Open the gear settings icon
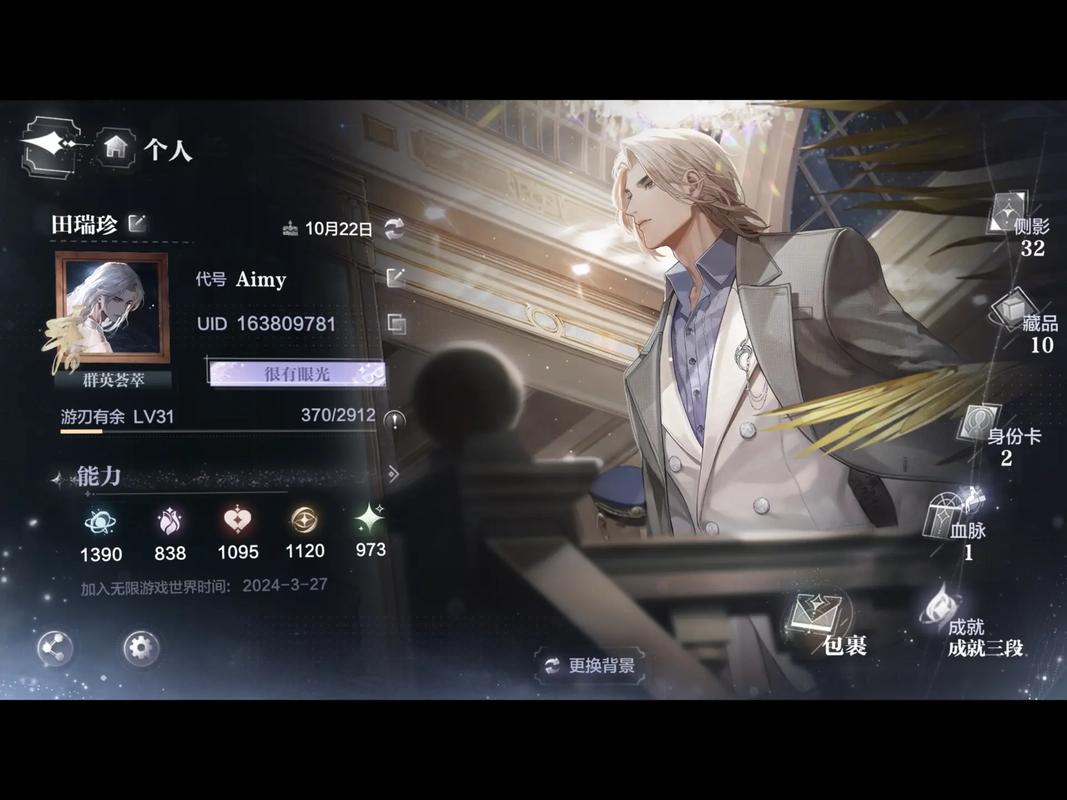The width and height of the screenshot is (1067, 800). pos(141,648)
